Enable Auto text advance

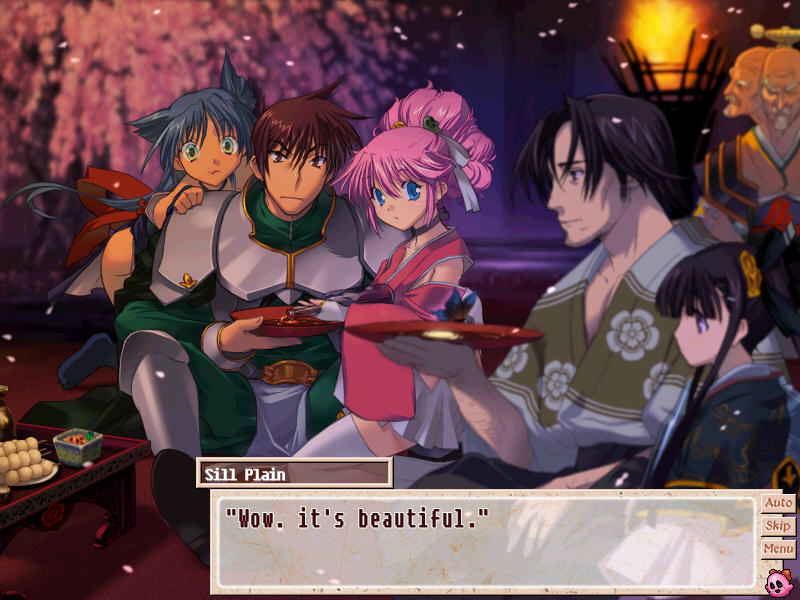point(778,503)
